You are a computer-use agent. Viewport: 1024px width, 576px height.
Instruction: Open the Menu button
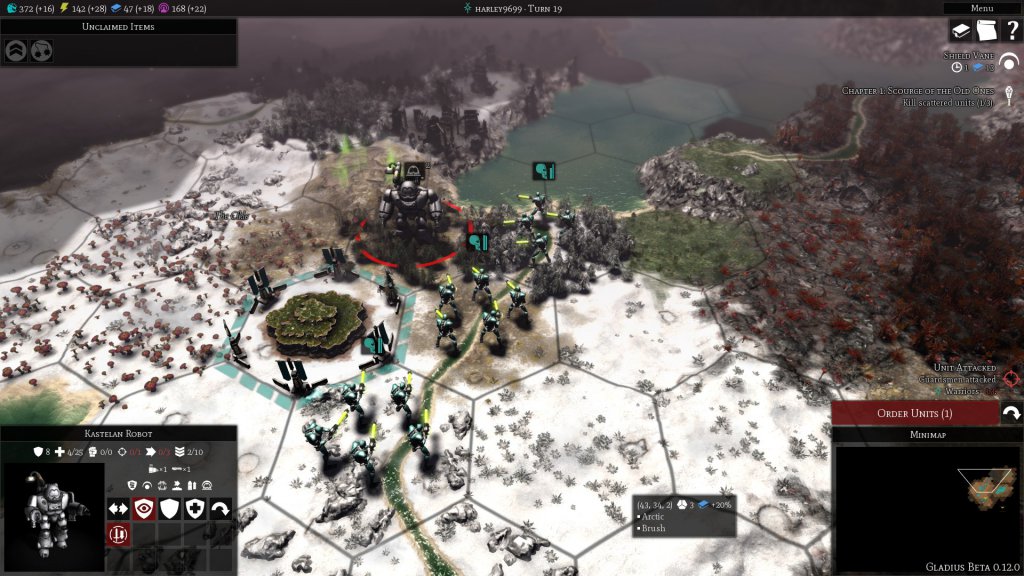(982, 8)
